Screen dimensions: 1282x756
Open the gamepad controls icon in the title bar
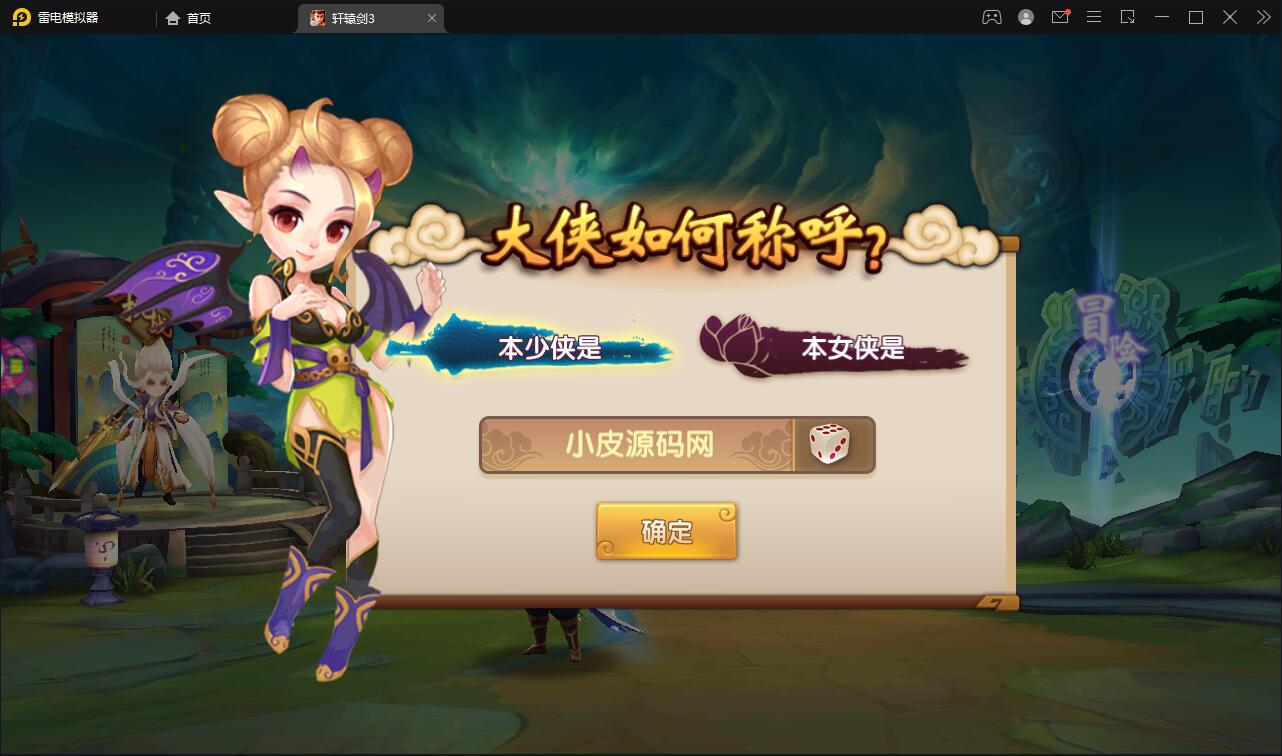coord(991,17)
